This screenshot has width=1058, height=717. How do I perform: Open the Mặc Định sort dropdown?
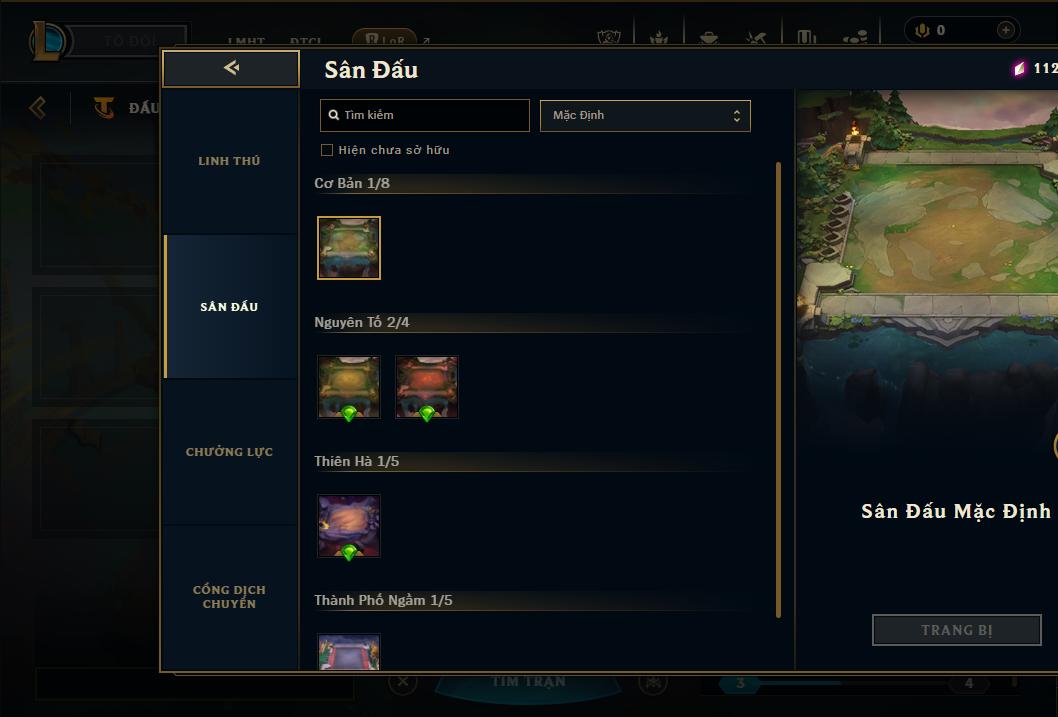pos(645,115)
